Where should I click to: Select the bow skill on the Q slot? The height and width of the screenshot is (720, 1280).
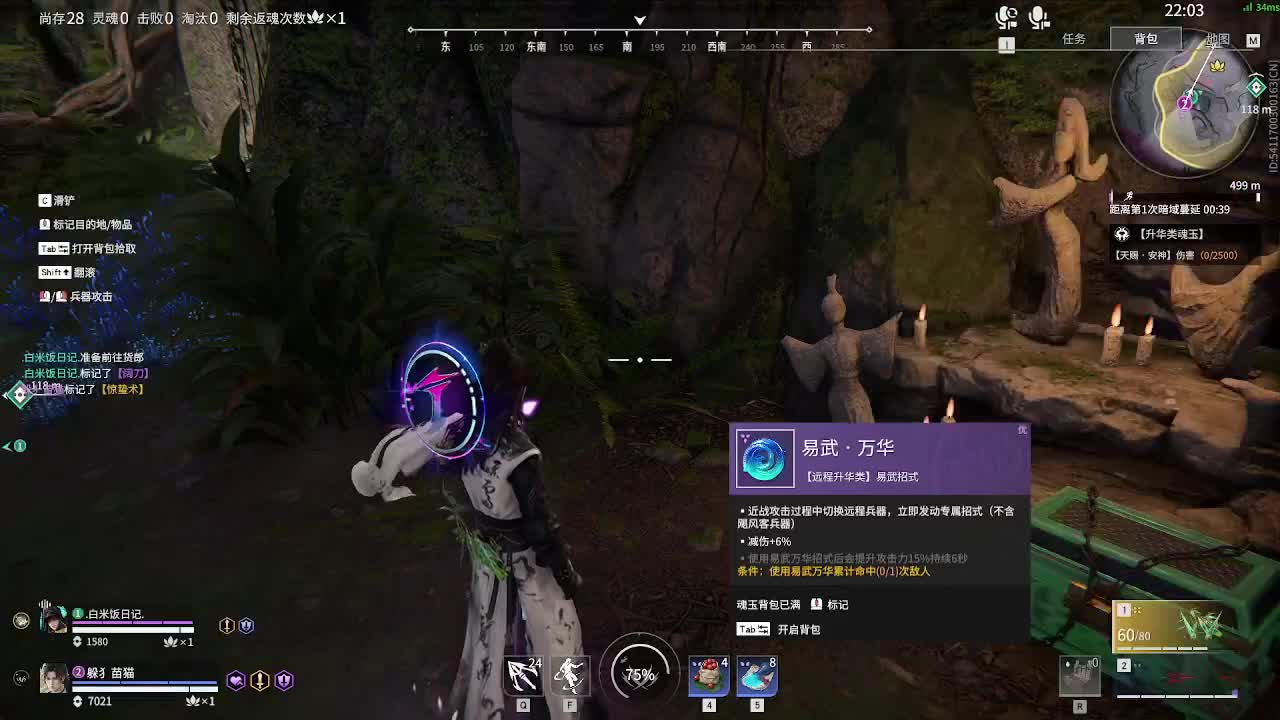pos(521,675)
